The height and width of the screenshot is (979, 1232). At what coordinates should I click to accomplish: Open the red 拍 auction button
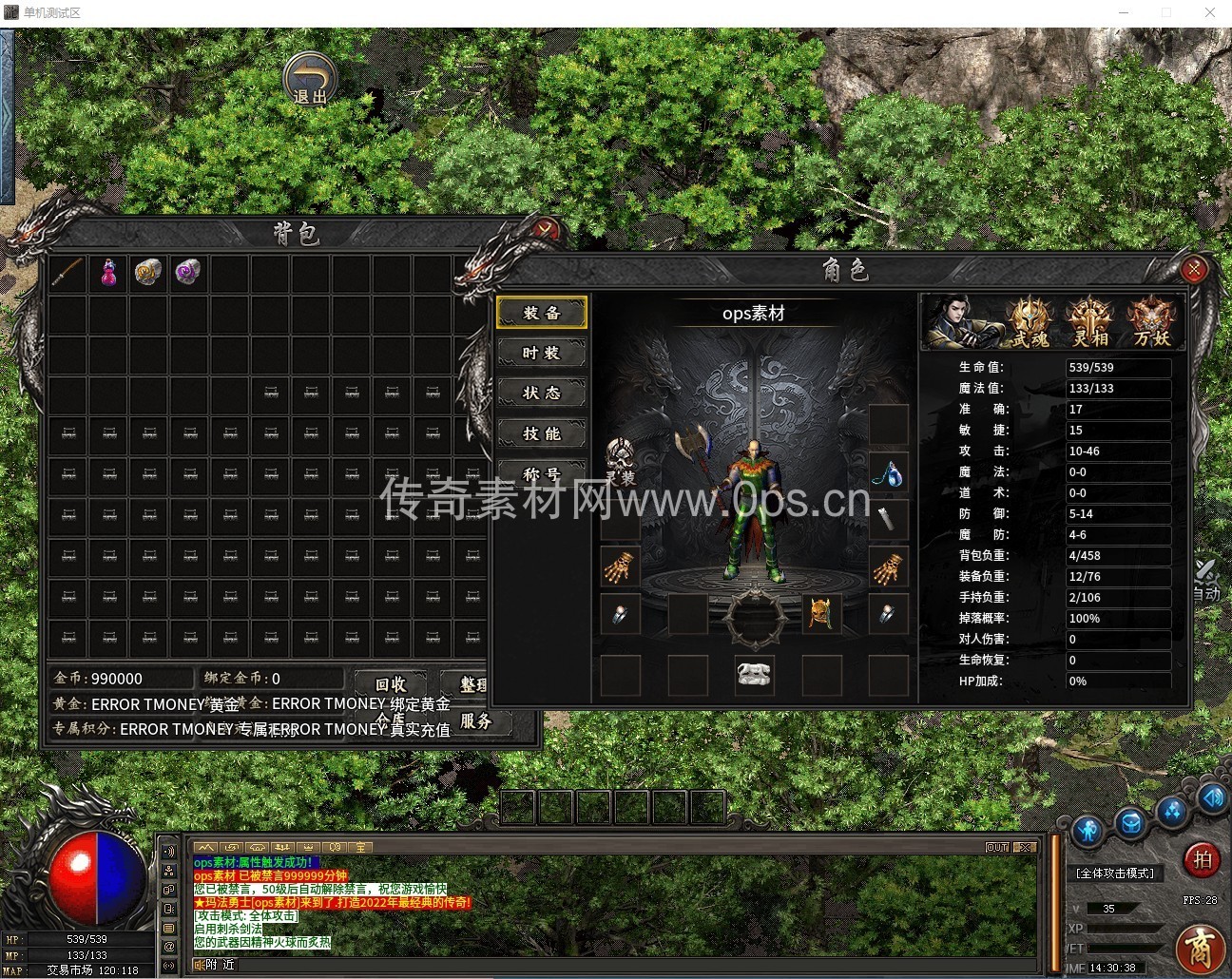tap(1203, 860)
